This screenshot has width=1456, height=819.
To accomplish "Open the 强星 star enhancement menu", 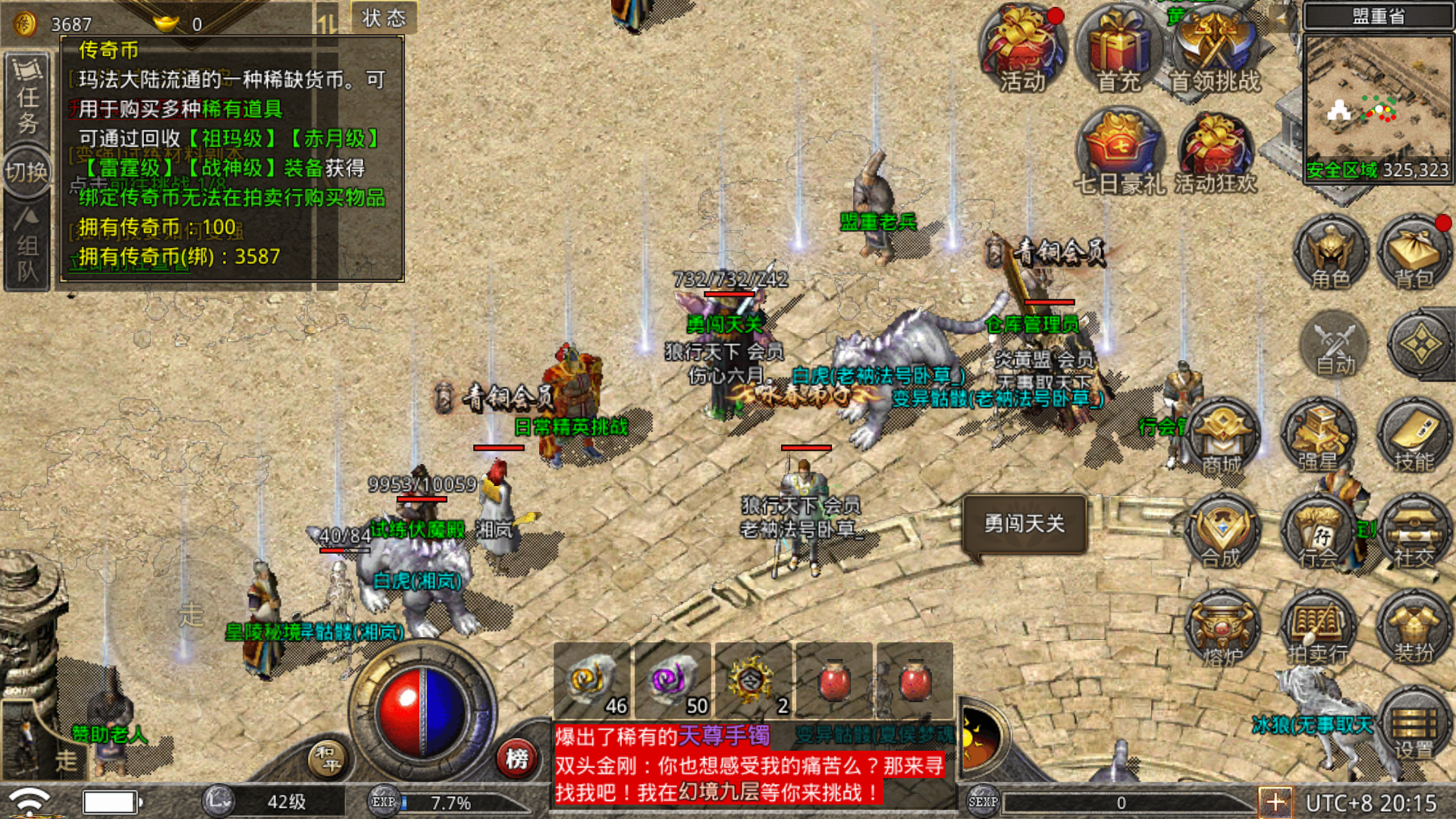I will (x=1319, y=436).
